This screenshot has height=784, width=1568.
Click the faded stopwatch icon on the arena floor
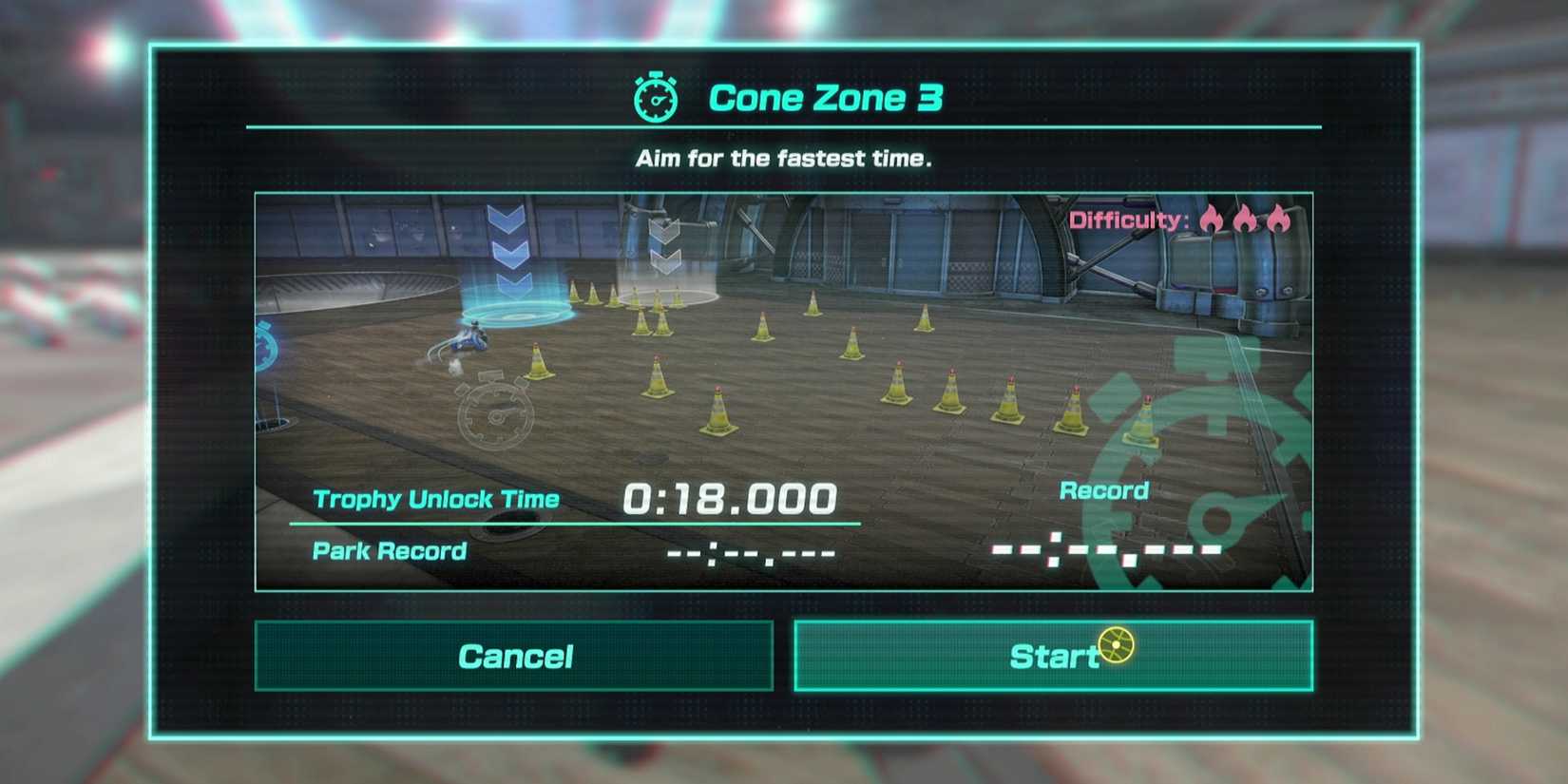[496, 415]
